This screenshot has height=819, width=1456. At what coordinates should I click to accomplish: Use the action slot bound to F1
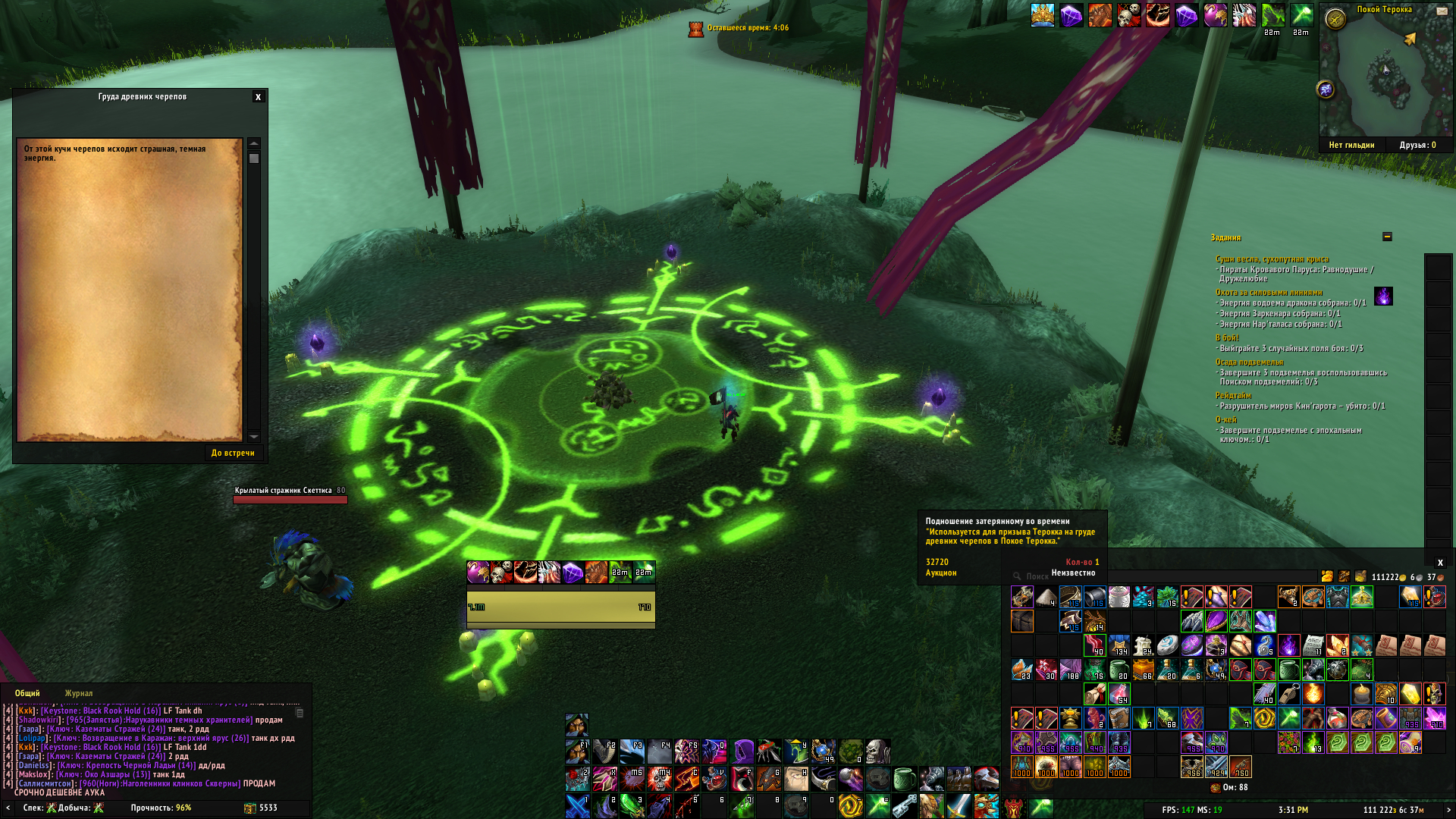[577, 752]
